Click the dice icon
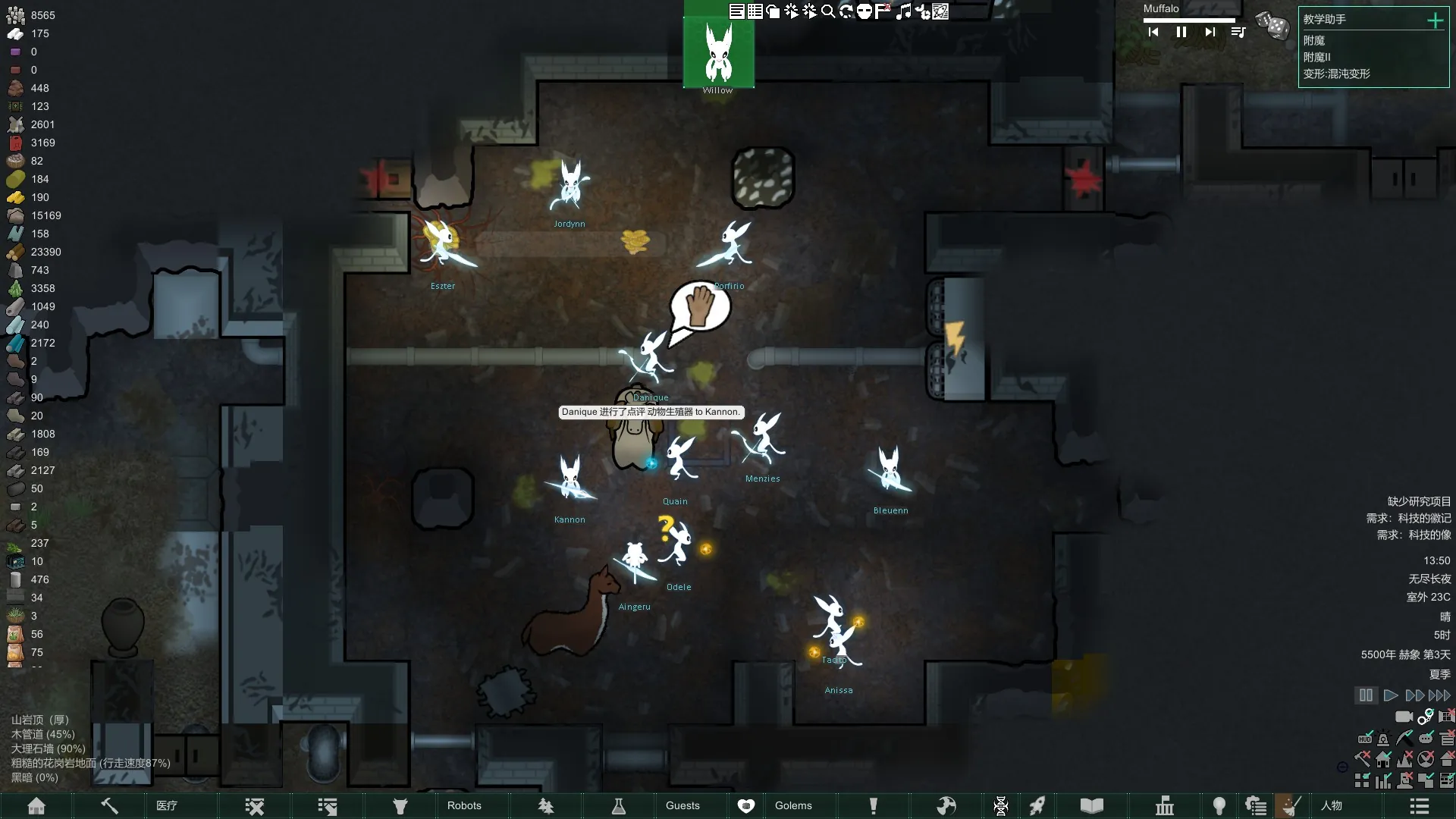The height and width of the screenshot is (819, 1456). point(1274,26)
